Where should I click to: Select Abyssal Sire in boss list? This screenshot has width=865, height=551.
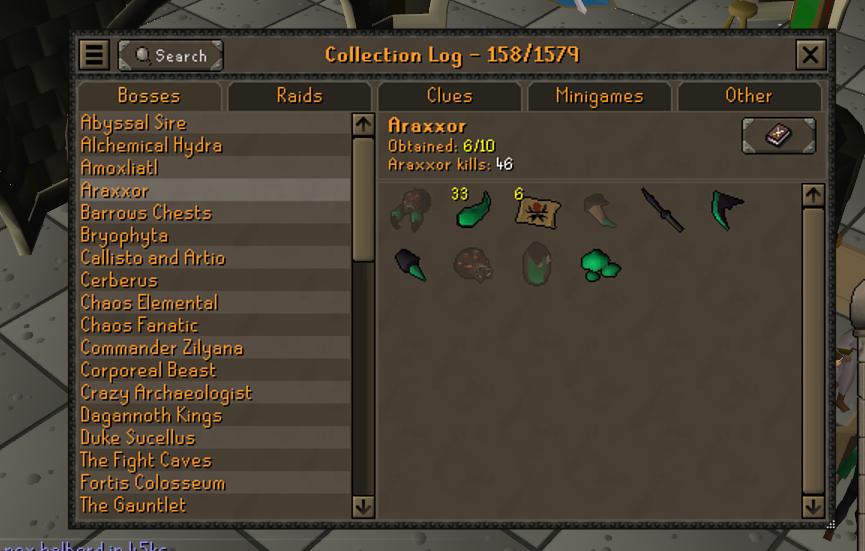point(133,123)
